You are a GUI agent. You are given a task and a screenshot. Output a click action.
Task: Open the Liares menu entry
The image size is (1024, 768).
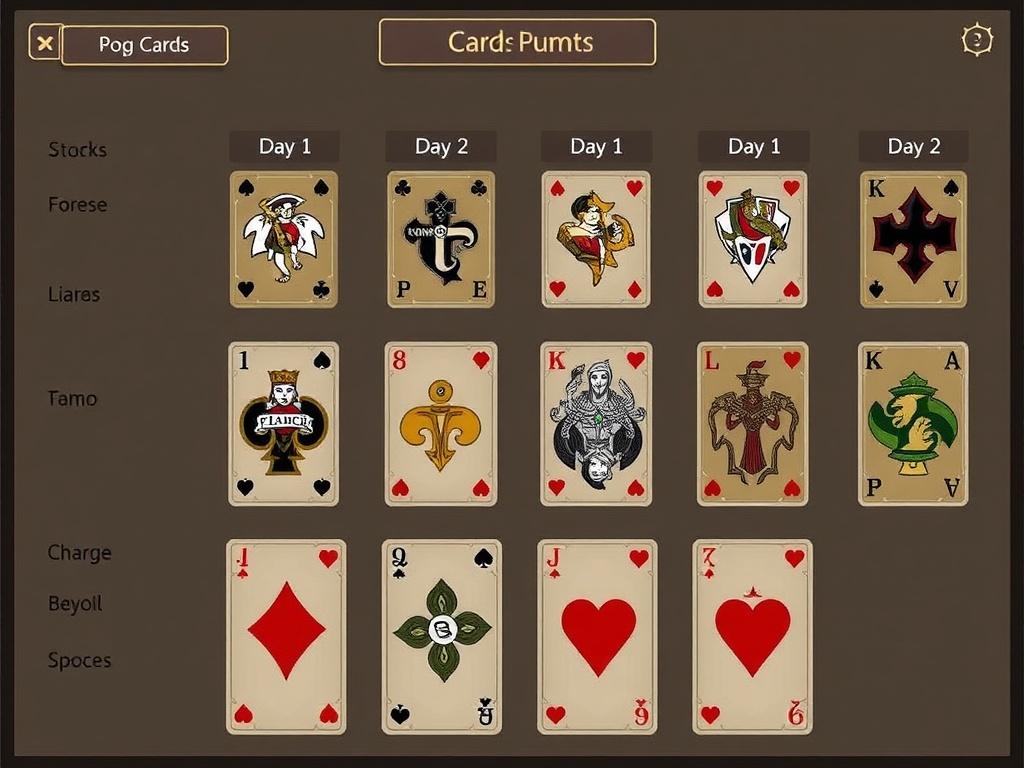tap(74, 295)
